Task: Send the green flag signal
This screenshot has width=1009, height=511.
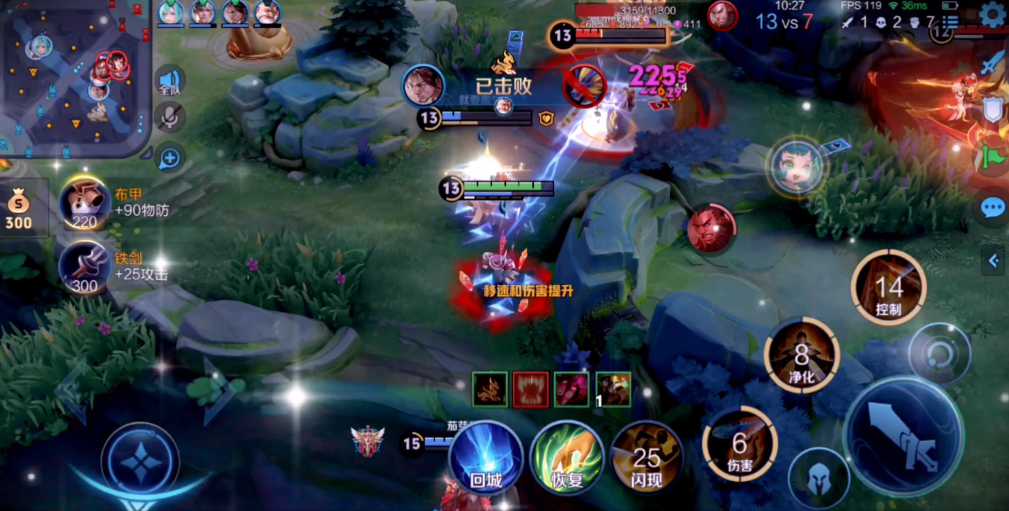Action: 992,158
